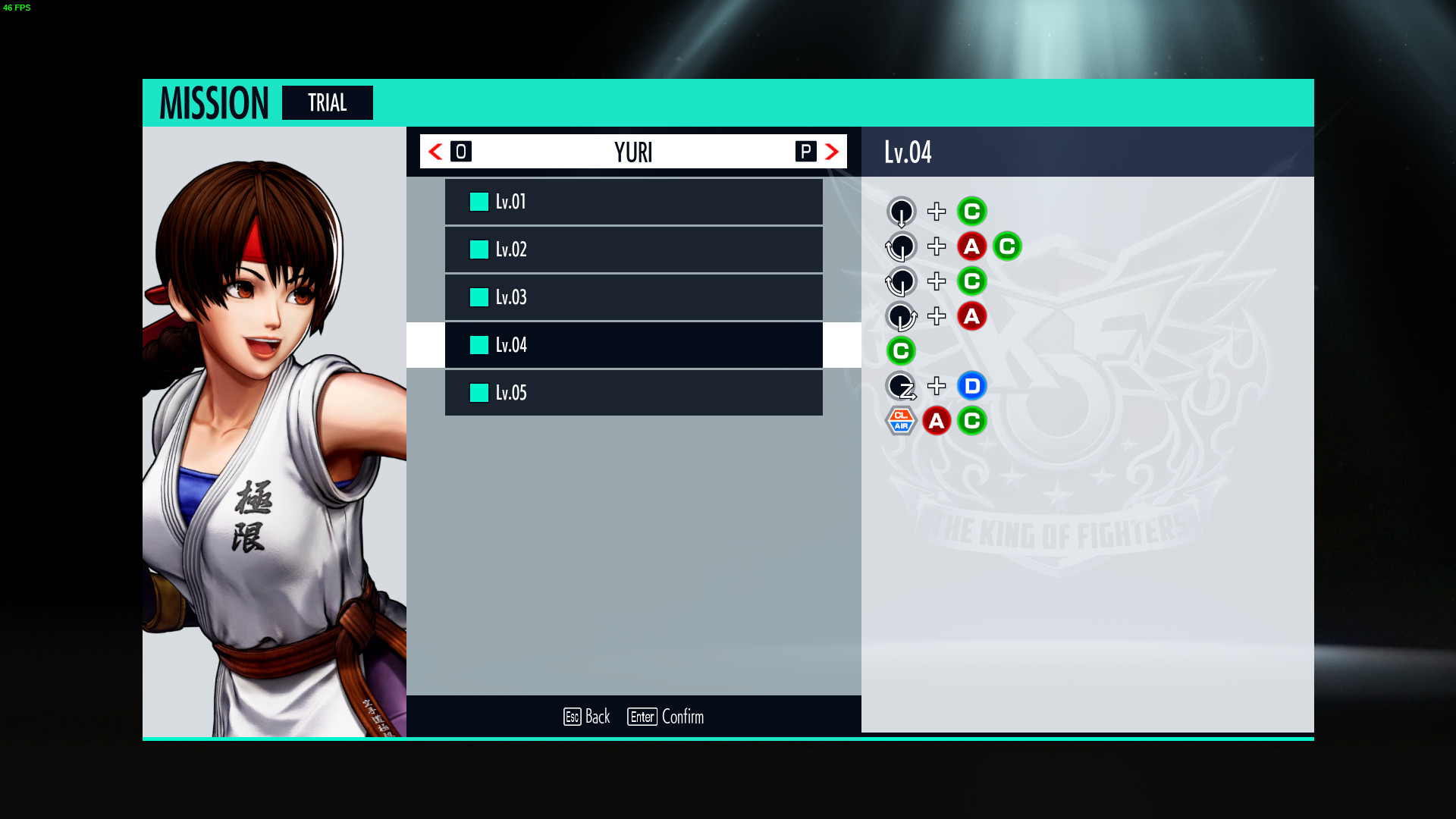1456x819 pixels.
Task: Select the CL.AIR close-air command icon
Action: pos(901,421)
